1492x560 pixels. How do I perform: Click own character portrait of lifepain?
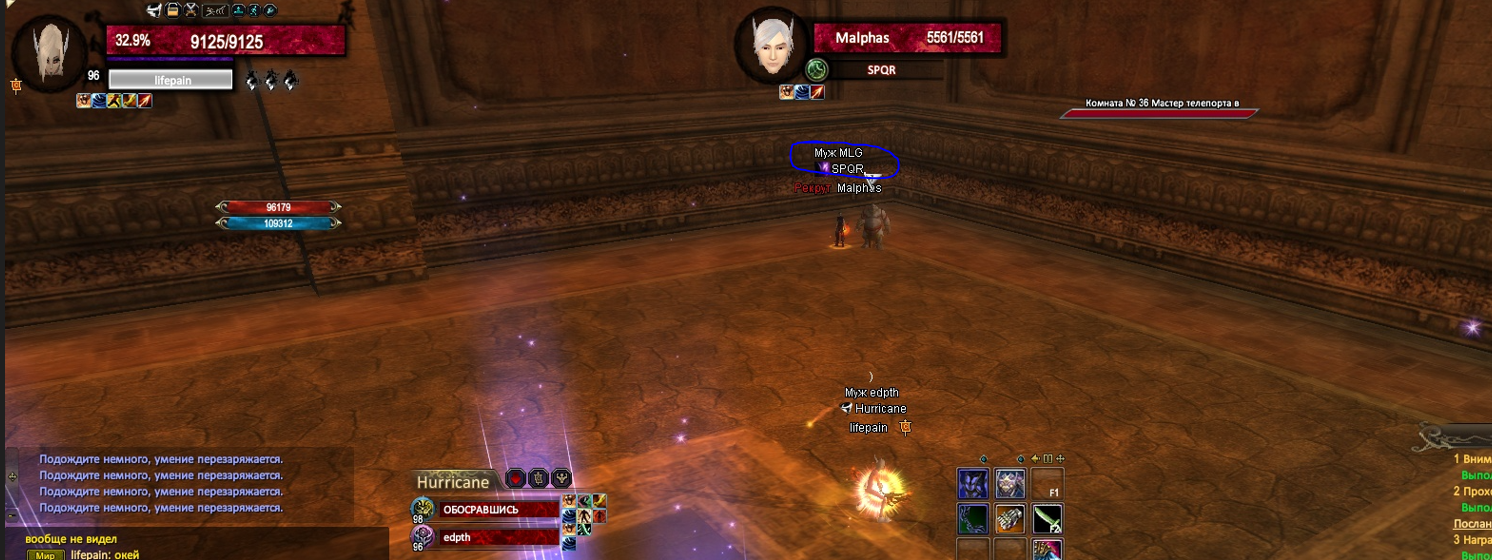point(48,54)
